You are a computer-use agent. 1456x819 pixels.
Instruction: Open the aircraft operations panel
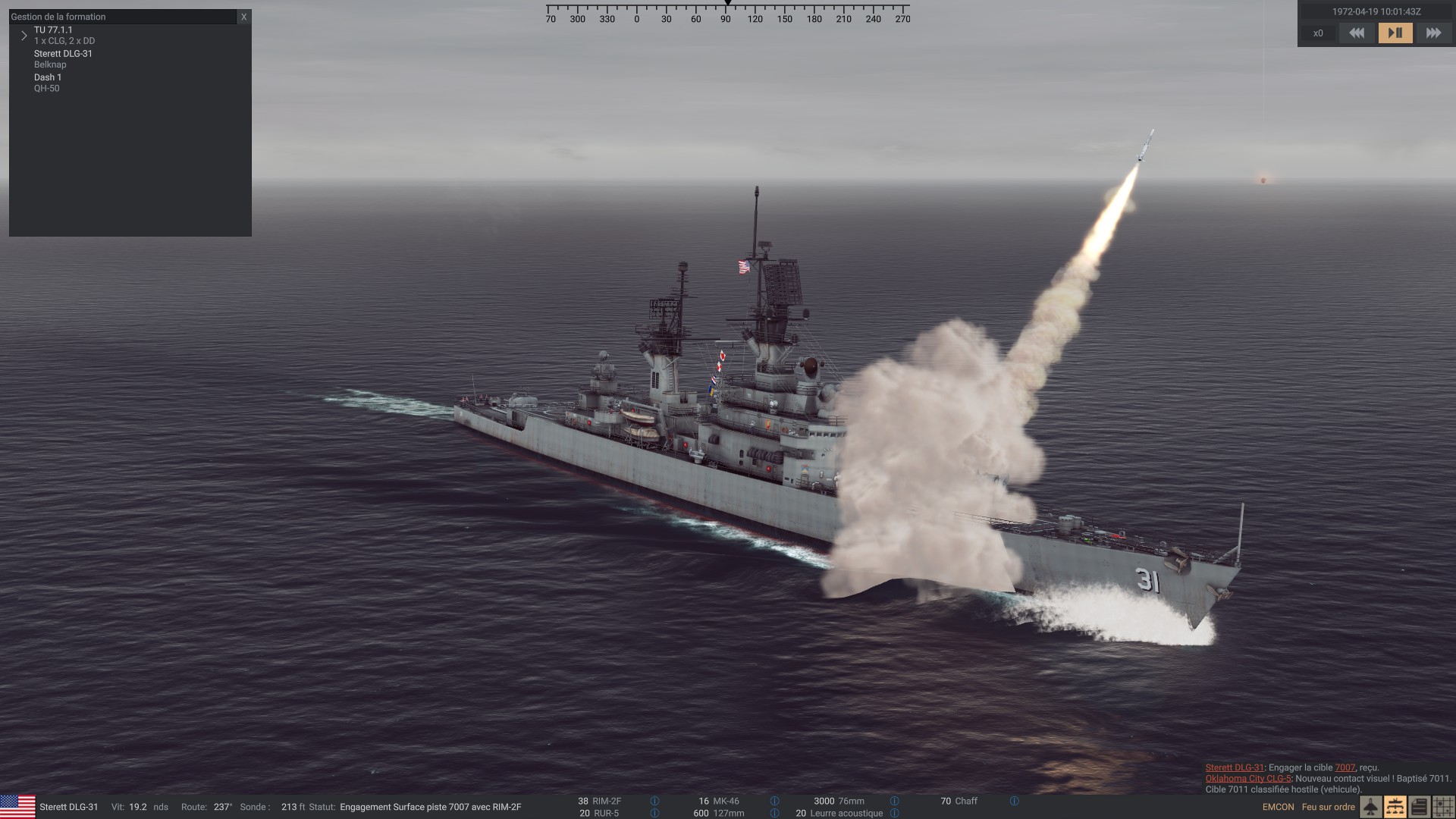[1371, 807]
